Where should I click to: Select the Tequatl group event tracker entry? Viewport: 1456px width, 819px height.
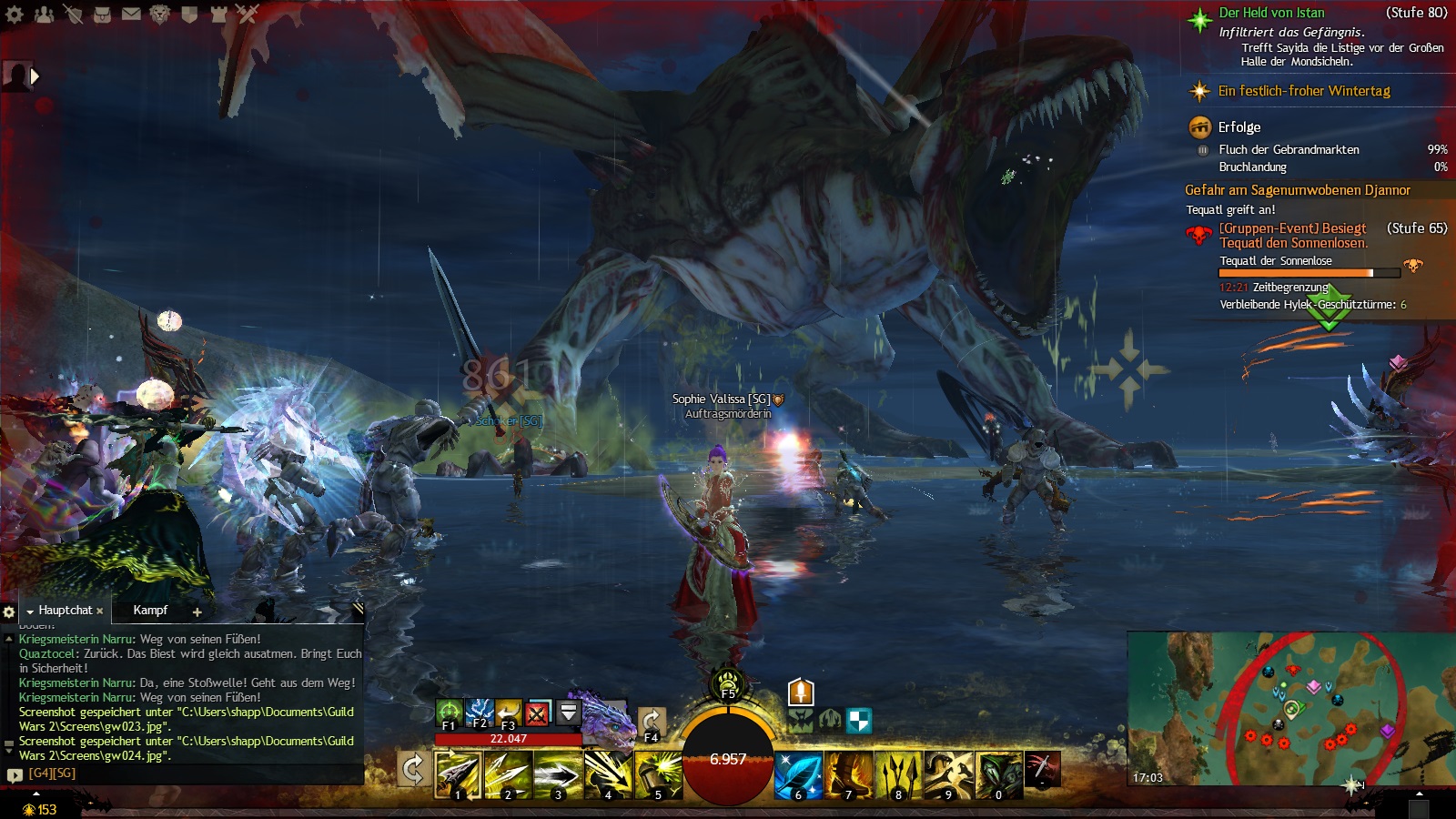tap(1292, 236)
